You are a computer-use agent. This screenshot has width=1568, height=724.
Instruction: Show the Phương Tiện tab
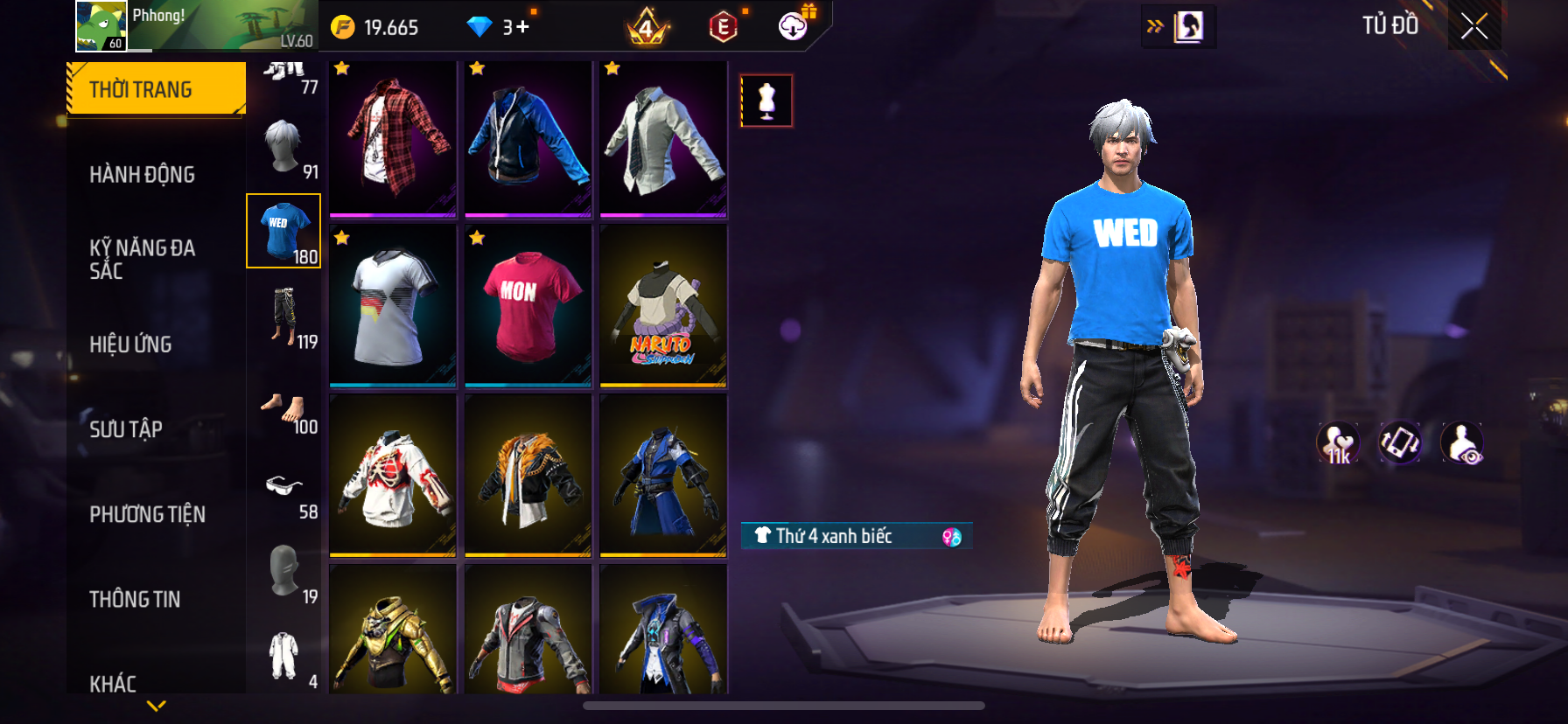147,514
